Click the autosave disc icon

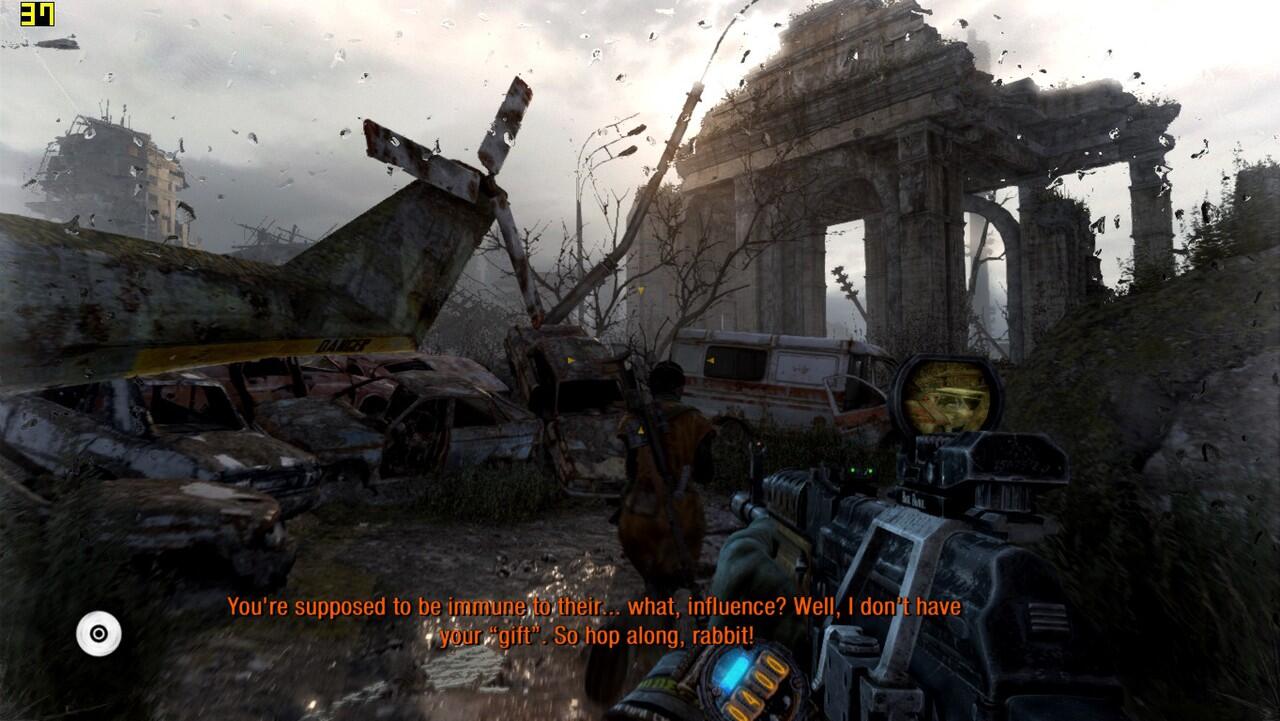click(99, 633)
